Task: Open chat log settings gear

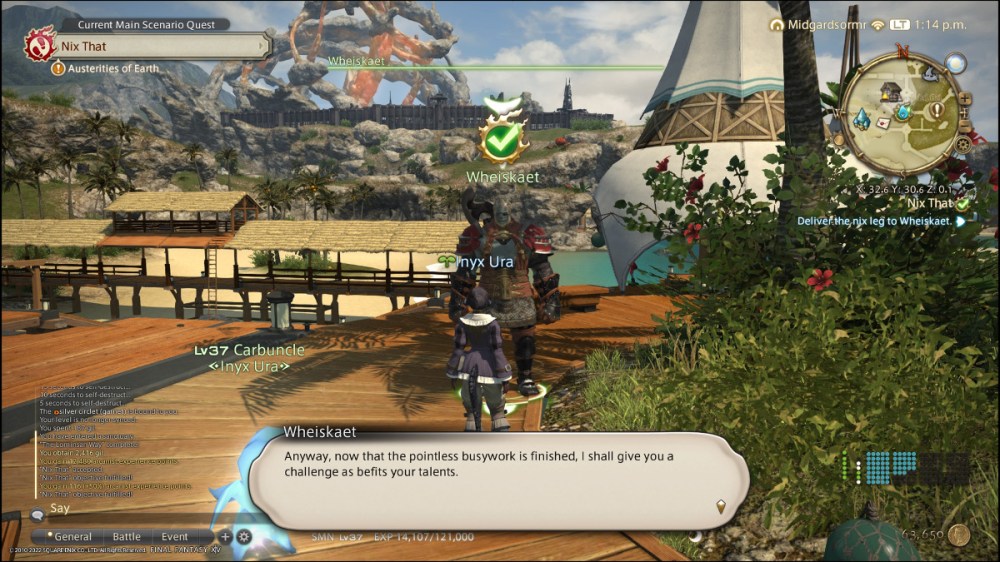Action: tap(244, 537)
